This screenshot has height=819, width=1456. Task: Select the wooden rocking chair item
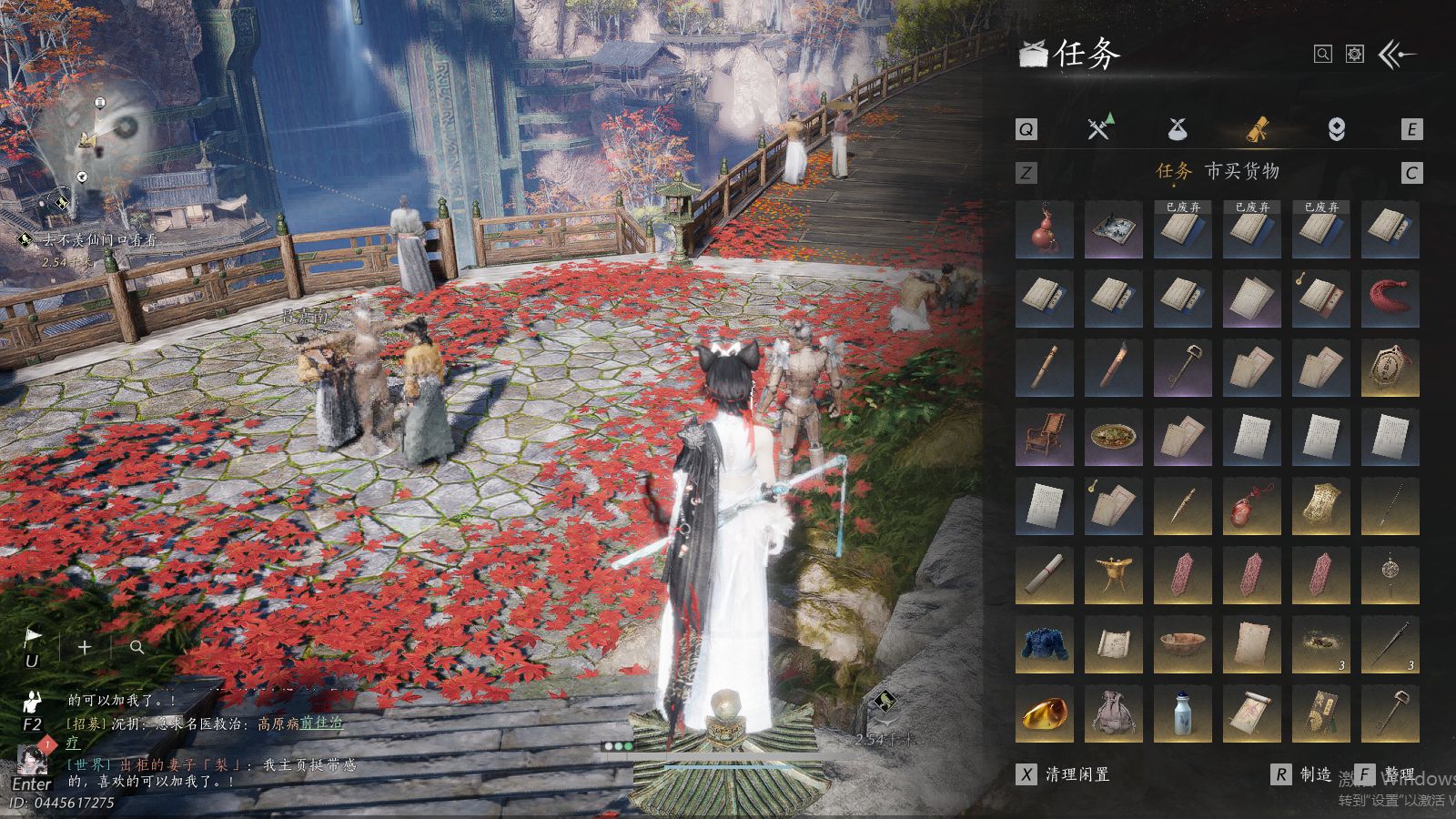[1044, 437]
